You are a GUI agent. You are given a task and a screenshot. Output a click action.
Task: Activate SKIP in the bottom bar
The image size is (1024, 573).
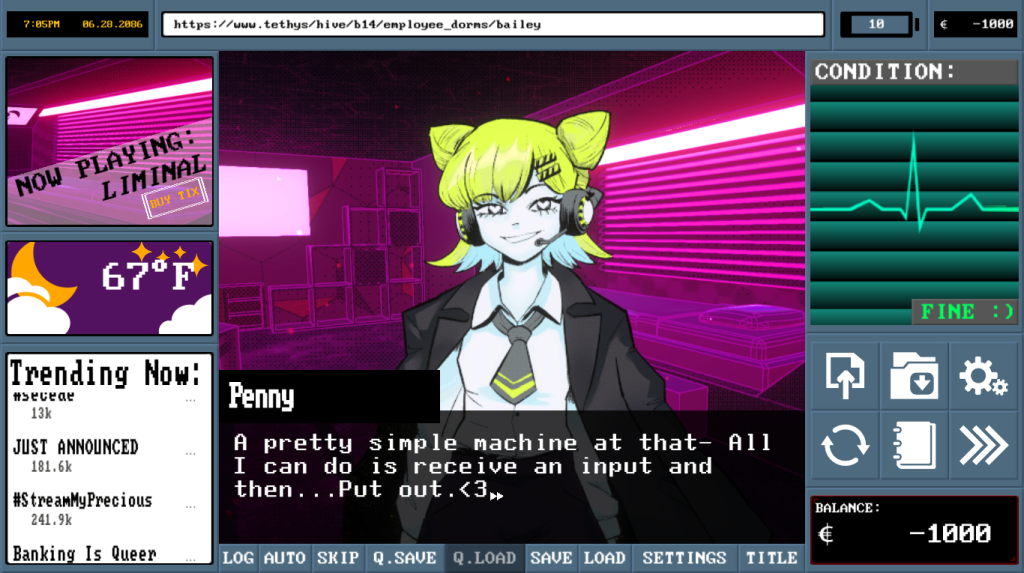[336, 558]
